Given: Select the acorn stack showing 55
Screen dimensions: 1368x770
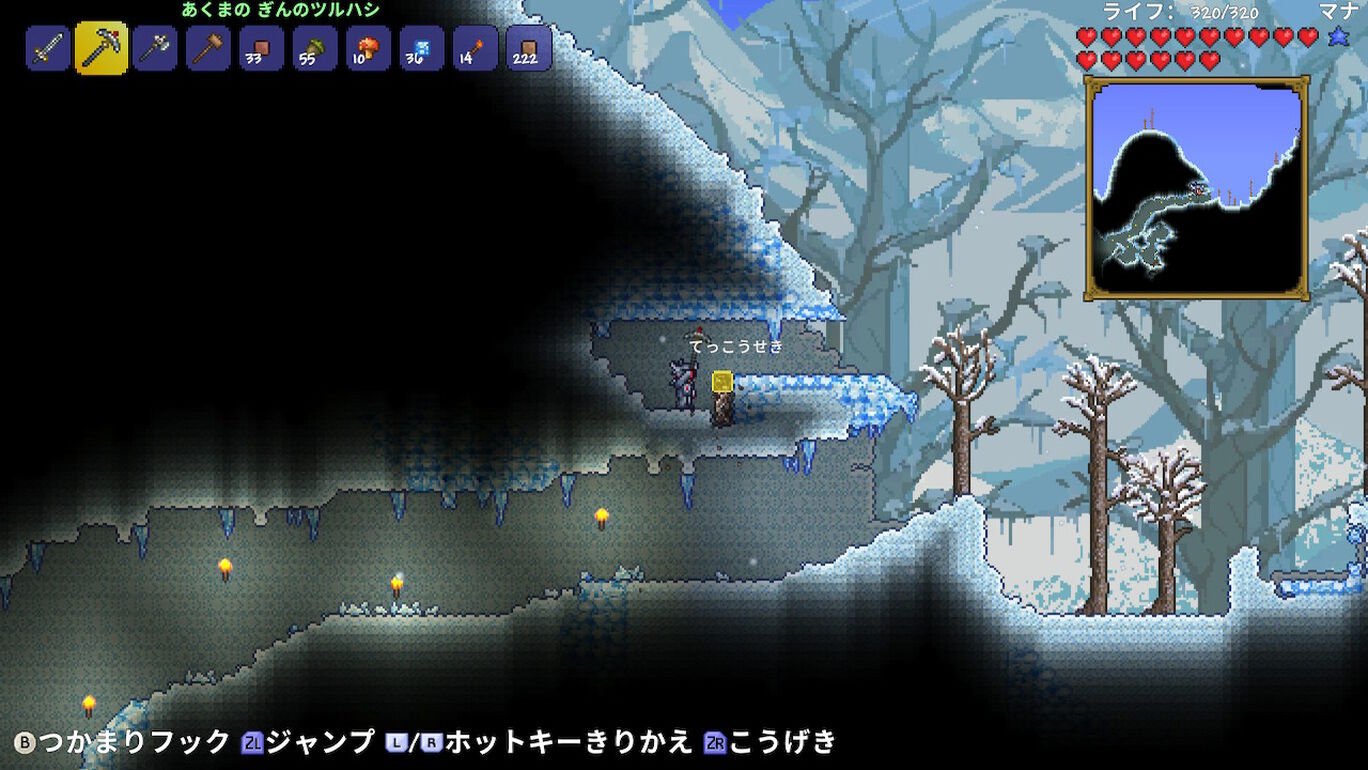Looking at the screenshot, I should (313, 48).
